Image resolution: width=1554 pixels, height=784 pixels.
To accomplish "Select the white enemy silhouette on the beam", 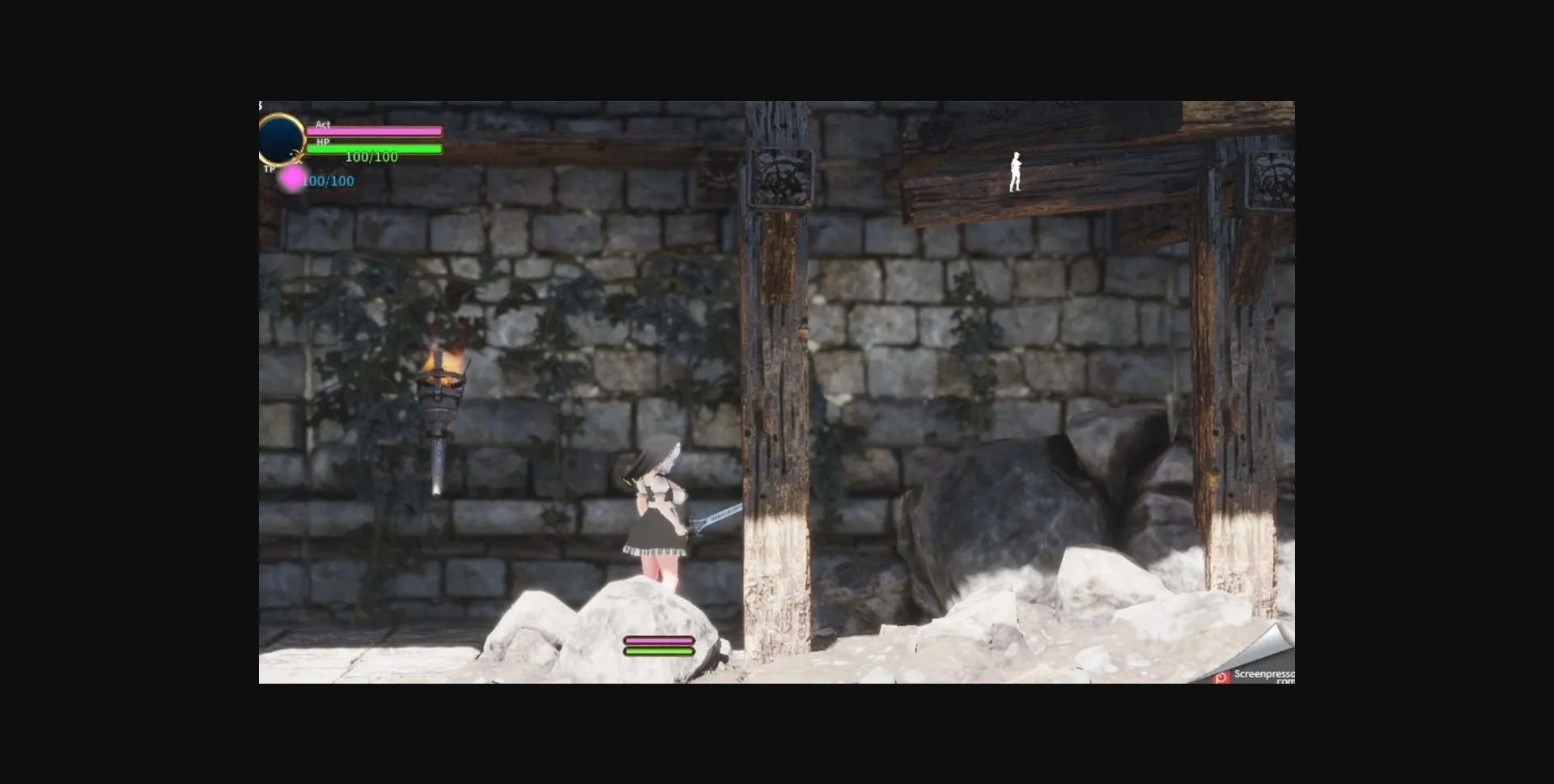I will 1016,171.
